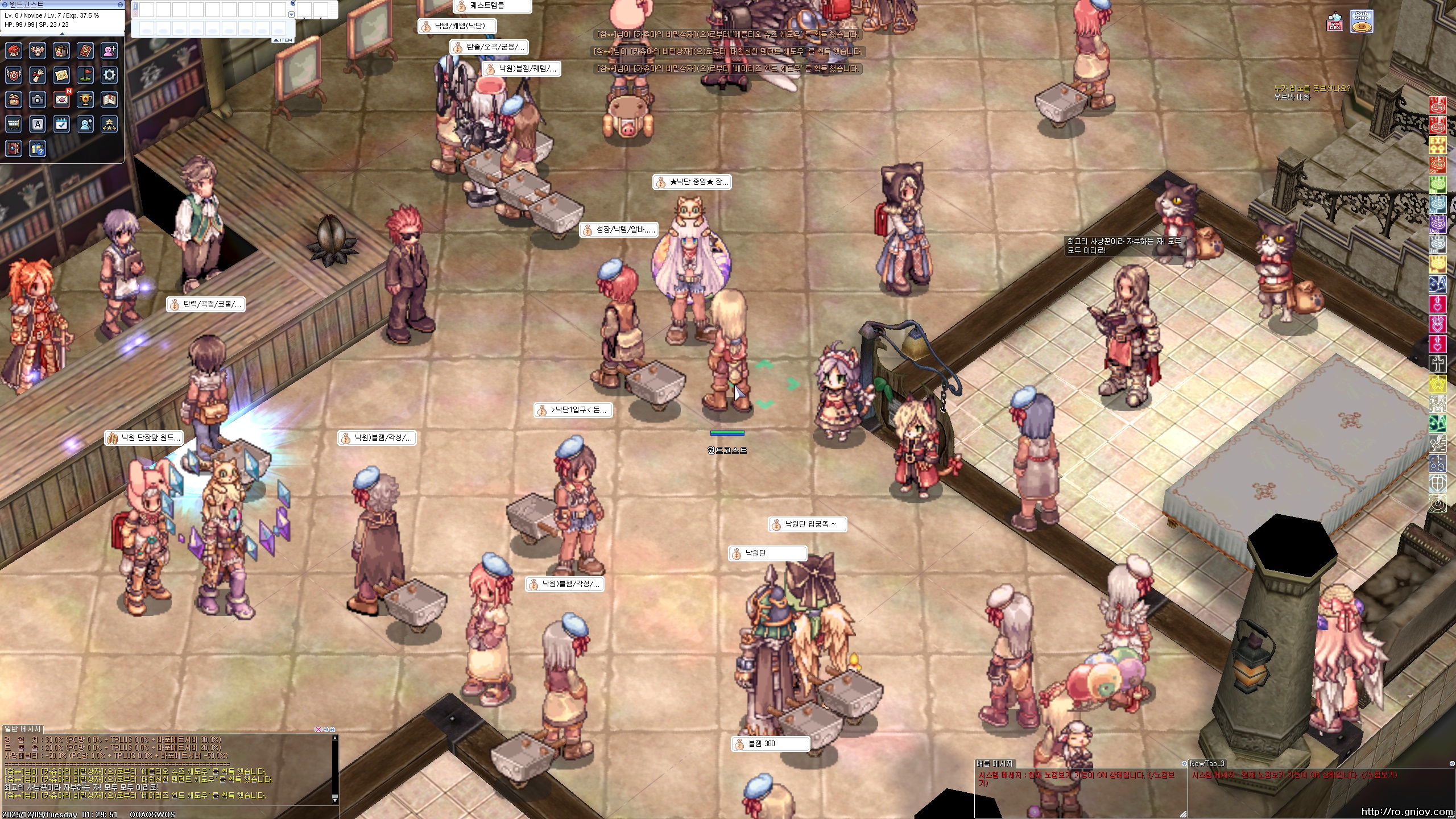Screen dimensions: 1456x819
Task: Open the red skill book icon
Action: coord(85,51)
